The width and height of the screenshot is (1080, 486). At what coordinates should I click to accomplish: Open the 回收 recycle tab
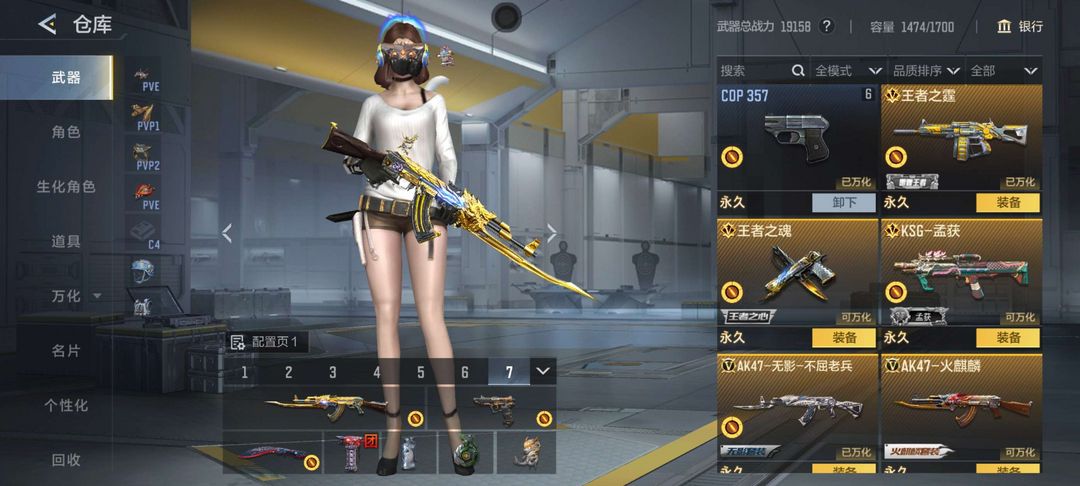point(66,460)
